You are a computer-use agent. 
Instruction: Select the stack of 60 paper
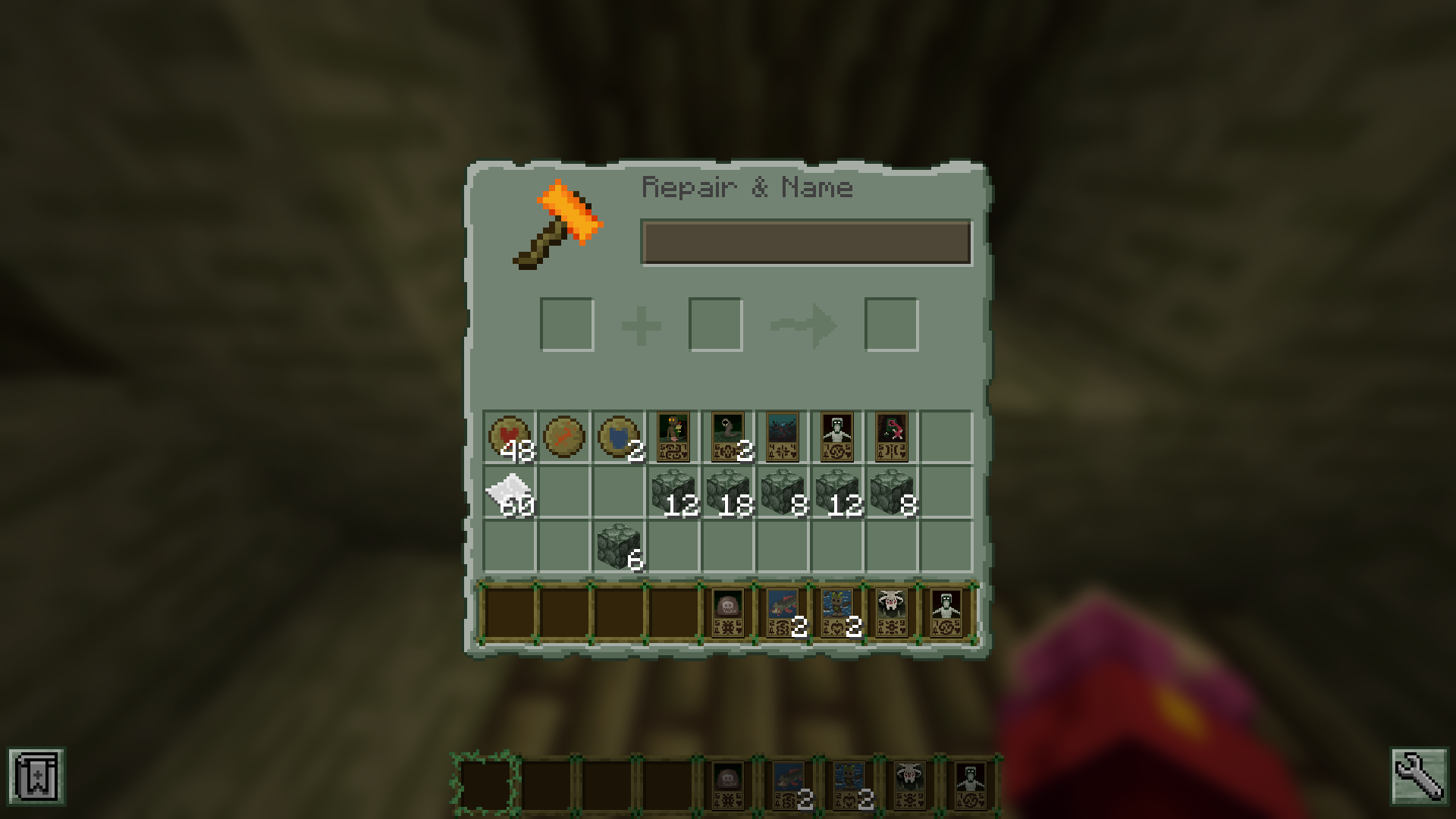point(510,489)
